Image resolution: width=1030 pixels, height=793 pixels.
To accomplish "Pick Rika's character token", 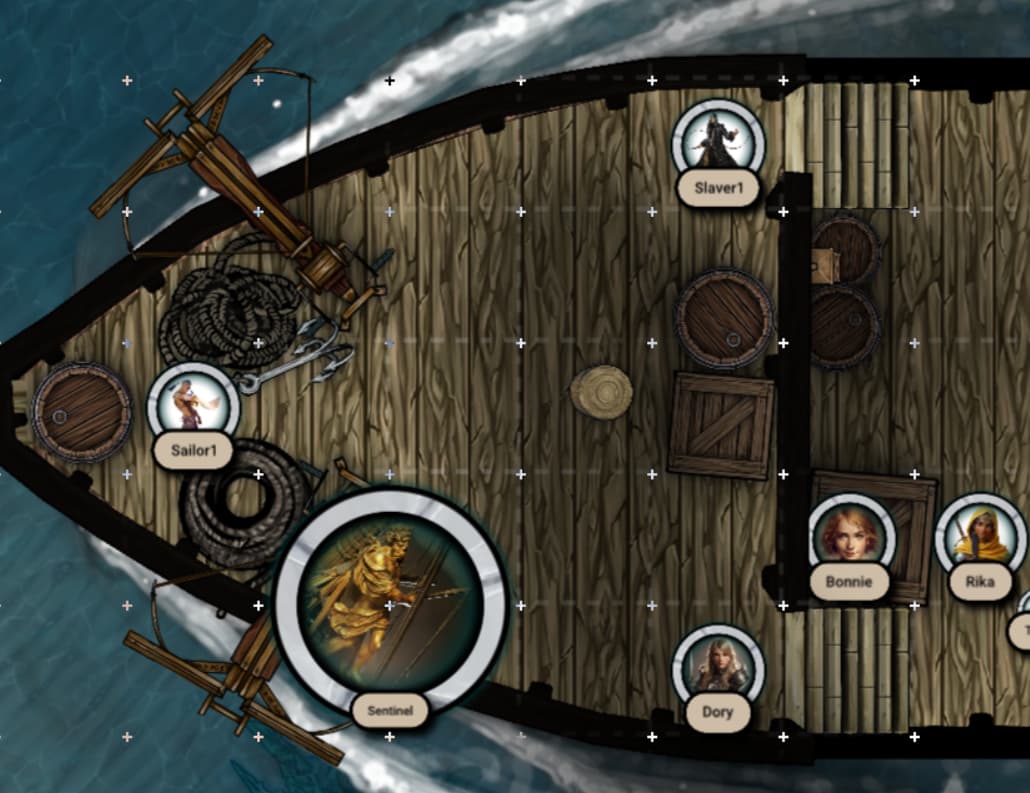I will coord(980,537).
